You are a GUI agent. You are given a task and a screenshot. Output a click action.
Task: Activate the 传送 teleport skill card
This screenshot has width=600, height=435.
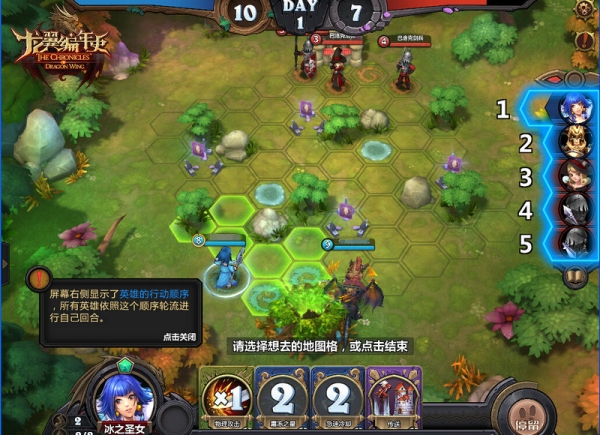[x=394, y=393]
